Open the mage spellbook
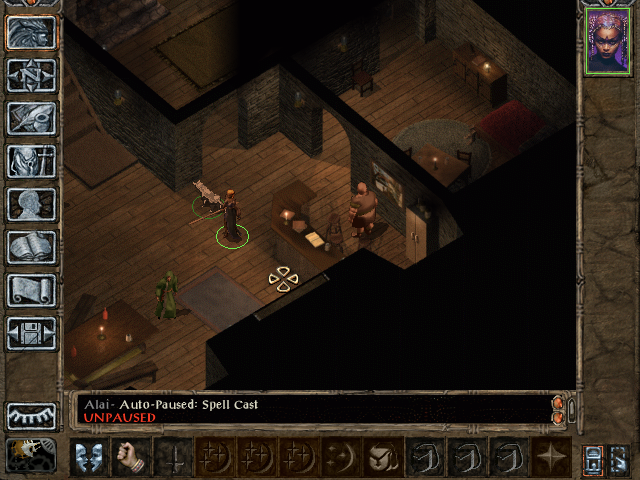This screenshot has width=640, height=480. tap(31, 246)
